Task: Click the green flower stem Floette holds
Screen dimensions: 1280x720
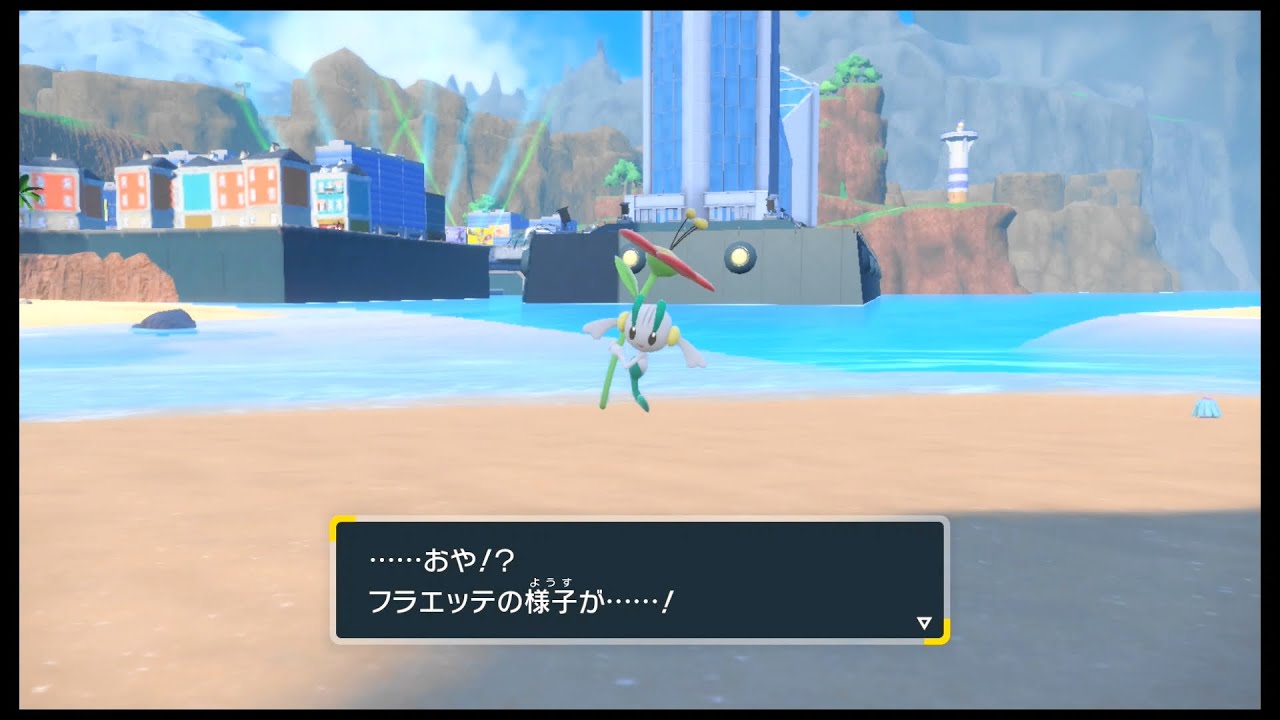Action: coord(611,370)
